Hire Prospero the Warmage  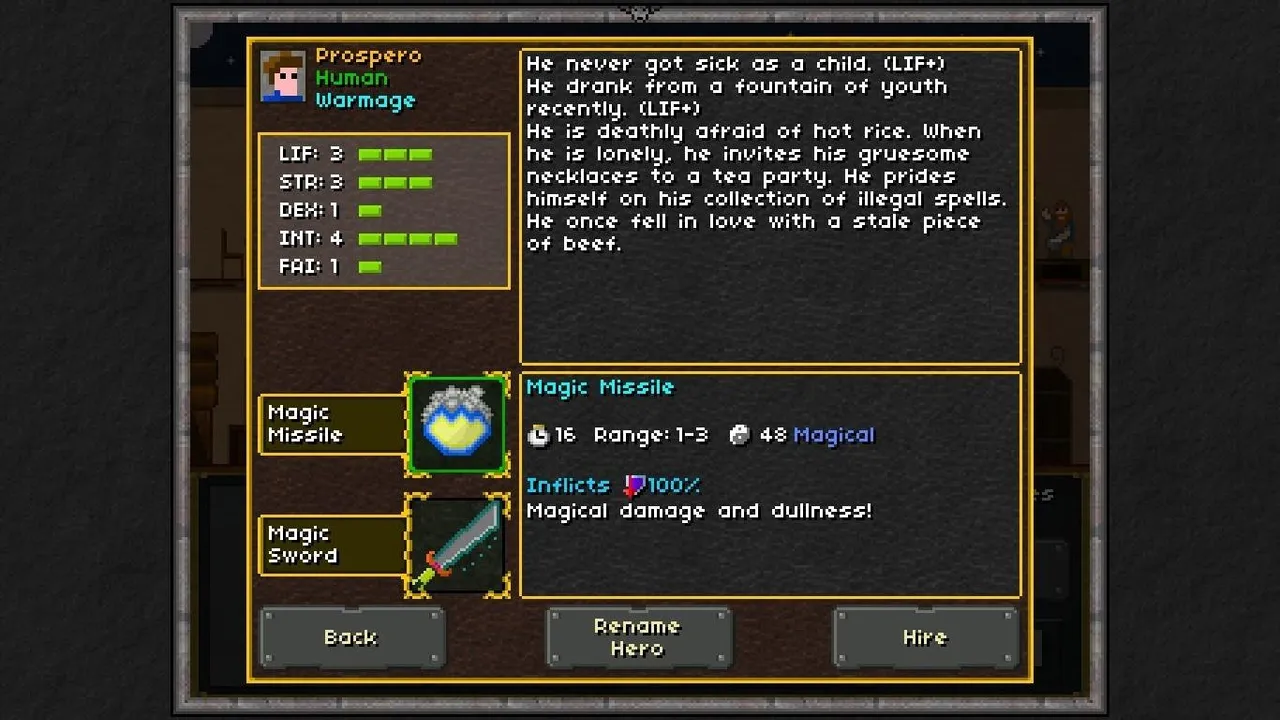point(924,637)
